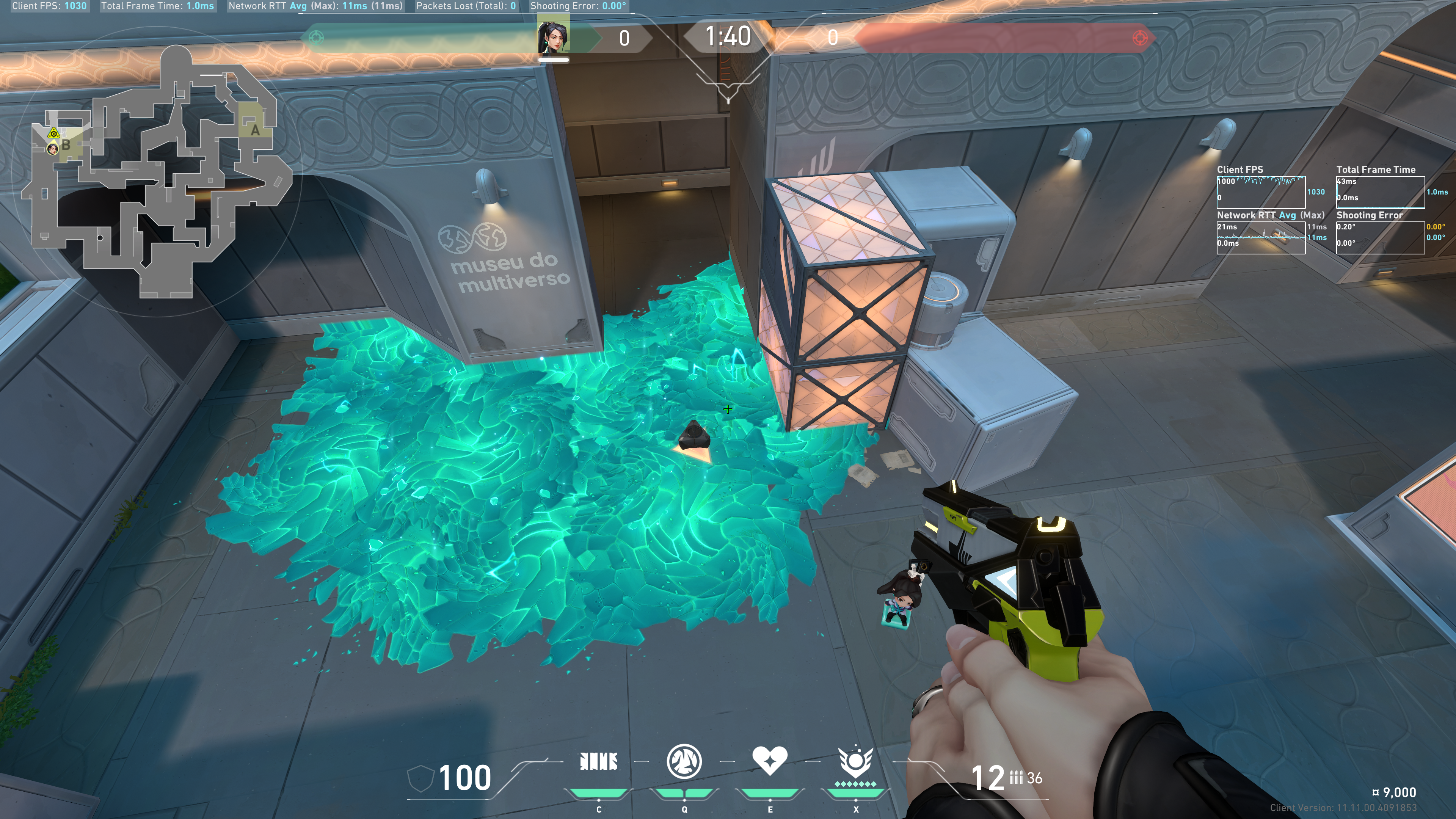Activate the Slow Orb ability icon
Screen dimensions: 1456x819
click(x=684, y=761)
